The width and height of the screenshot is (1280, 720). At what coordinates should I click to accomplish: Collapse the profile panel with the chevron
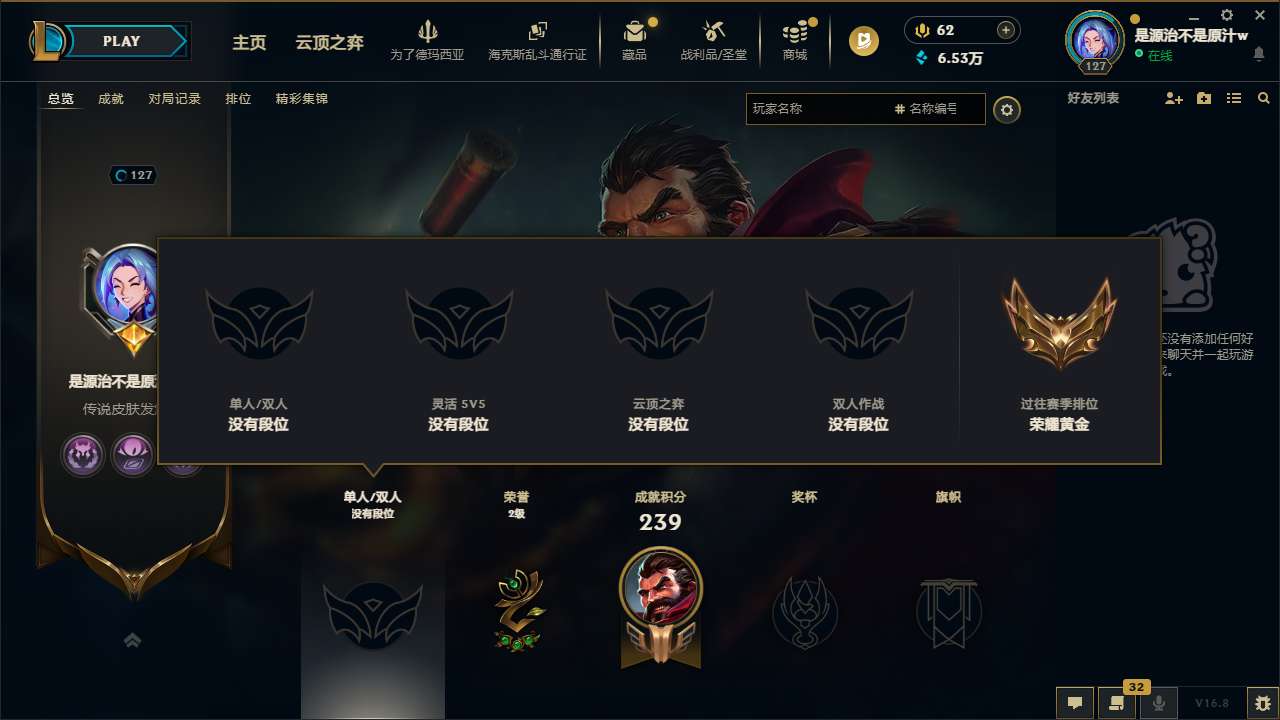pyautogui.click(x=132, y=639)
